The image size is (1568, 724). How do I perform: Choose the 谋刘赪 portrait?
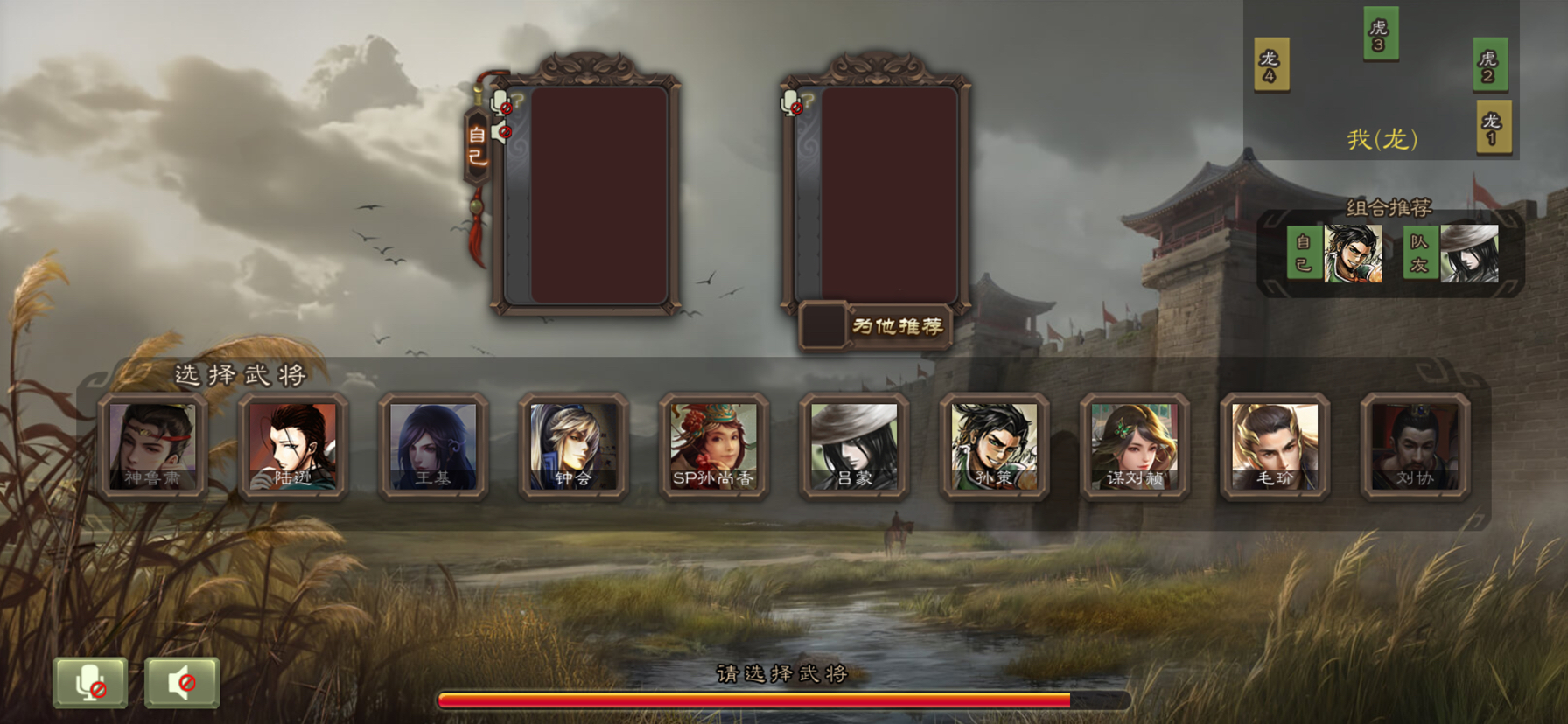[1134, 446]
